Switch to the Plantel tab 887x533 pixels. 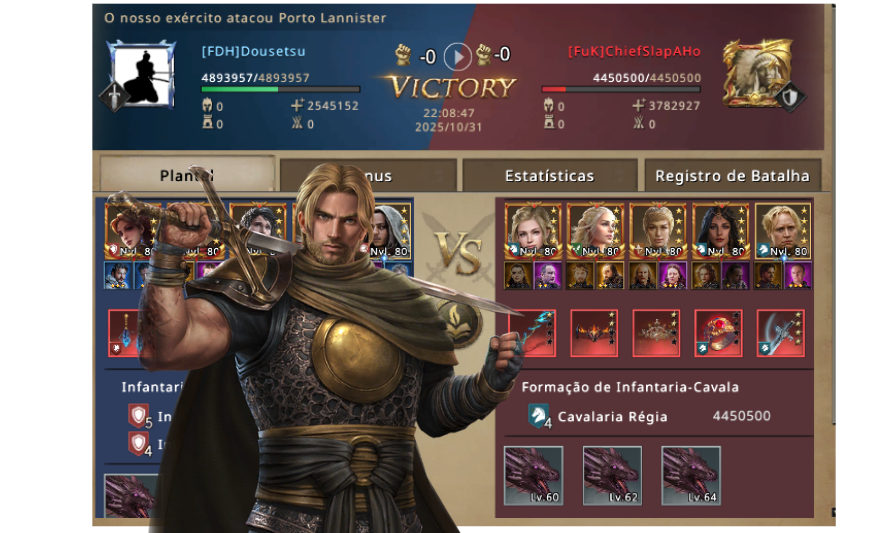pos(187,176)
